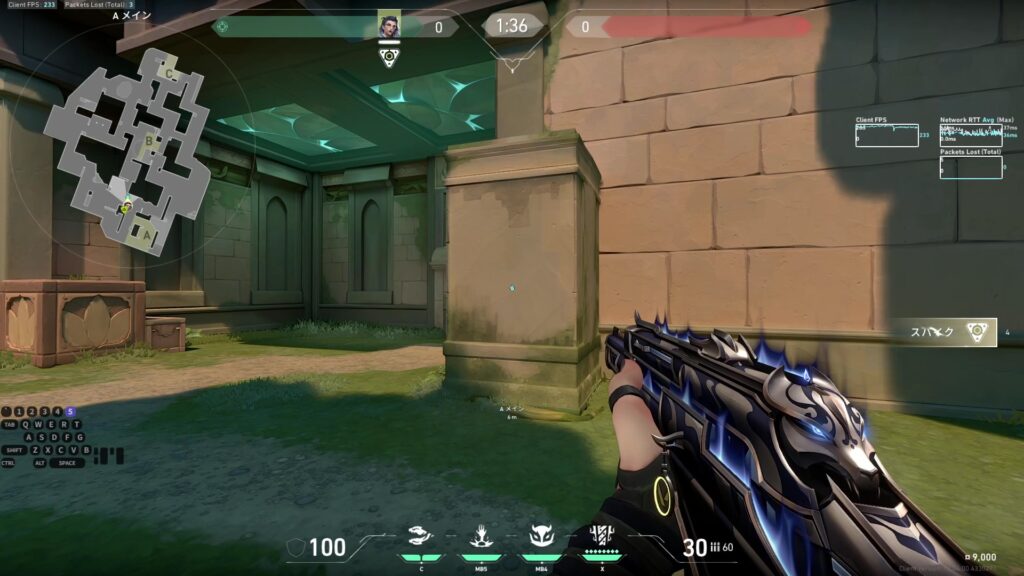Activate the X ultimate ability icon

[601, 537]
